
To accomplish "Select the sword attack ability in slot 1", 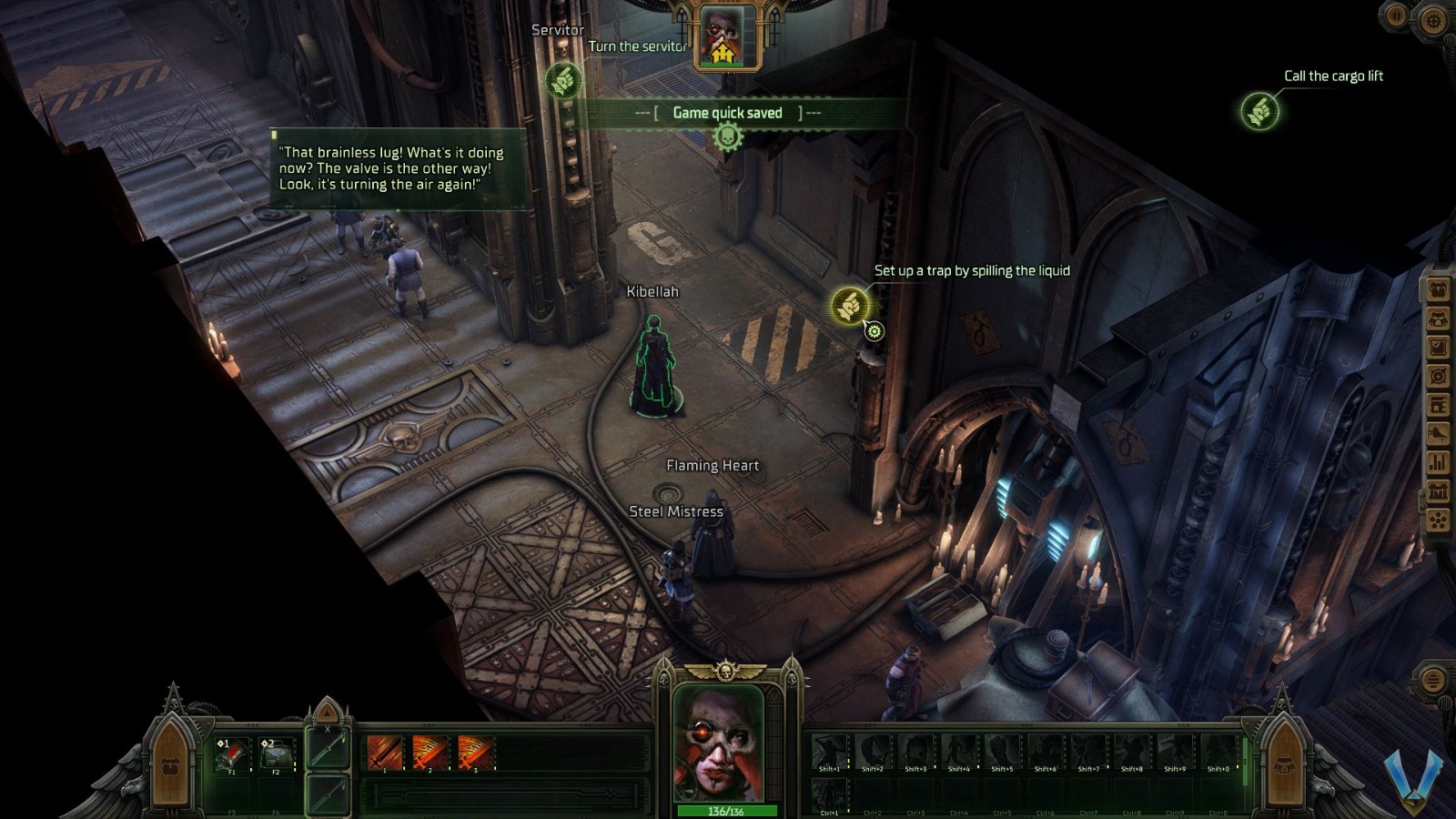I will 384,752.
